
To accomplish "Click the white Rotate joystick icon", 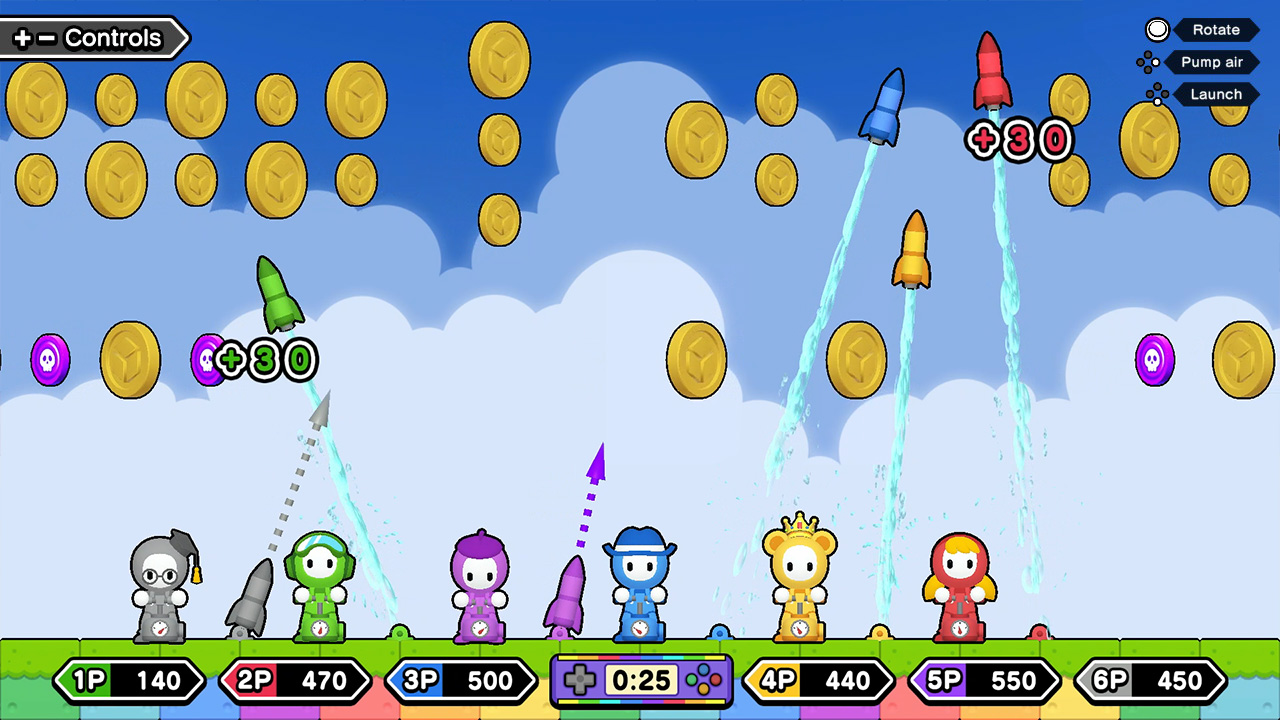I will pyautogui.click(x=1156, y=29).
